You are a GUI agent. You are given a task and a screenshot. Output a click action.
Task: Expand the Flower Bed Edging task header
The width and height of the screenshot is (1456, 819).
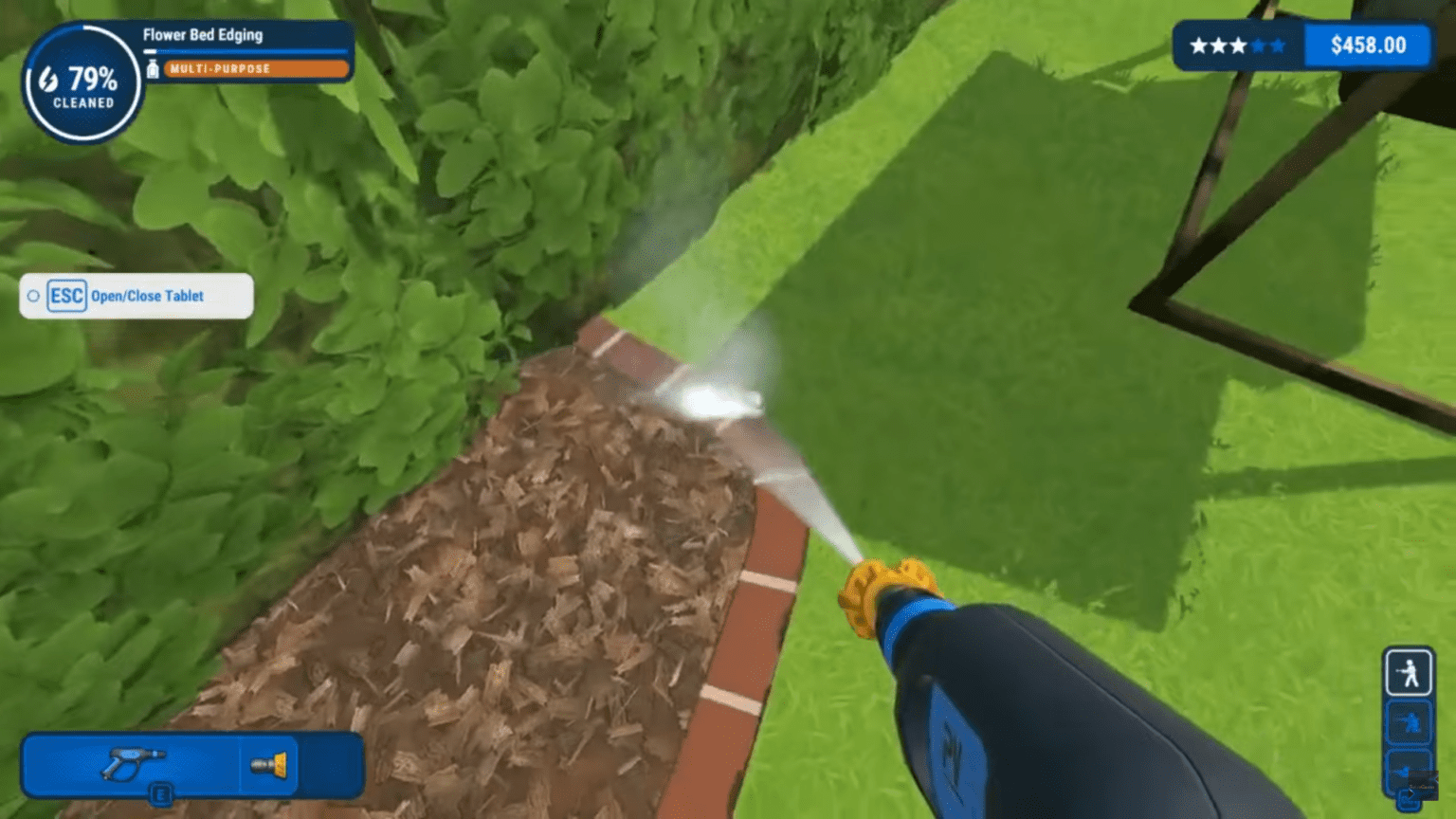point(203,35)
